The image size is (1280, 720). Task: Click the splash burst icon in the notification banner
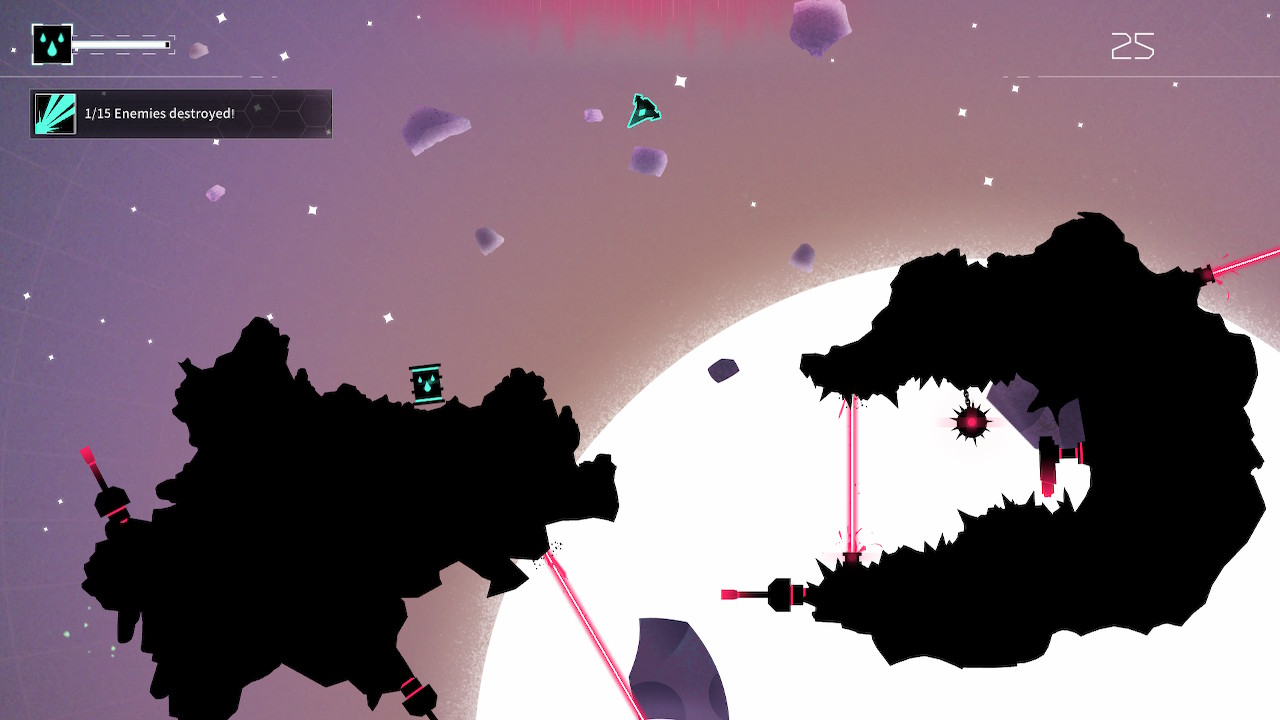click(x=55, y=113)
